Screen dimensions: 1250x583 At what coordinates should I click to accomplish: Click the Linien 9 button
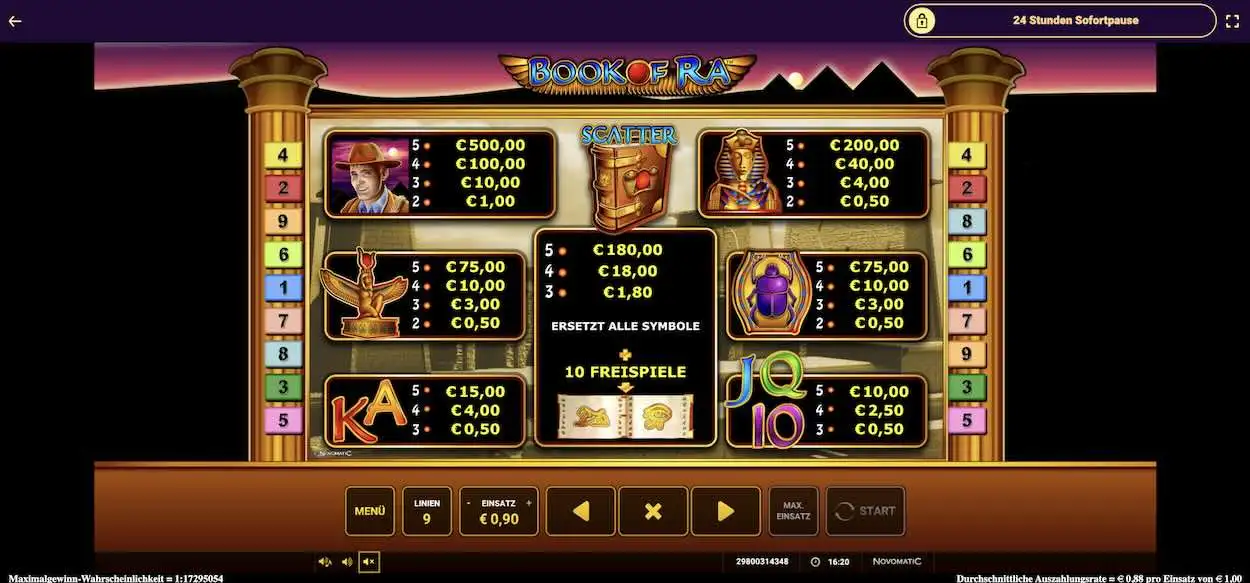pyautogui.click(x=427, y=511)
